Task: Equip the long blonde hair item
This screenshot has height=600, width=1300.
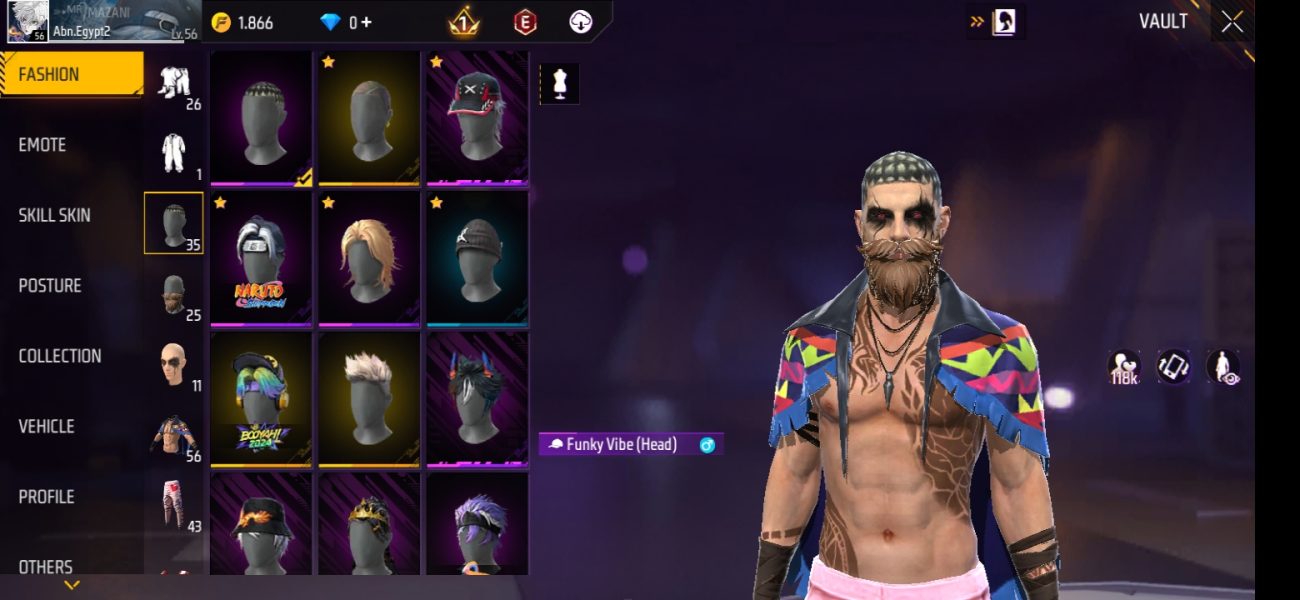Action: coord(369,259)
